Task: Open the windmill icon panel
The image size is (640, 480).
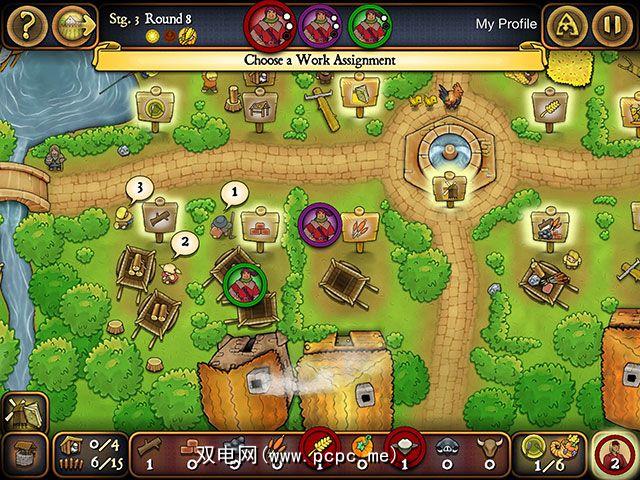Action: pyautogui.click(x=22, y=411)
